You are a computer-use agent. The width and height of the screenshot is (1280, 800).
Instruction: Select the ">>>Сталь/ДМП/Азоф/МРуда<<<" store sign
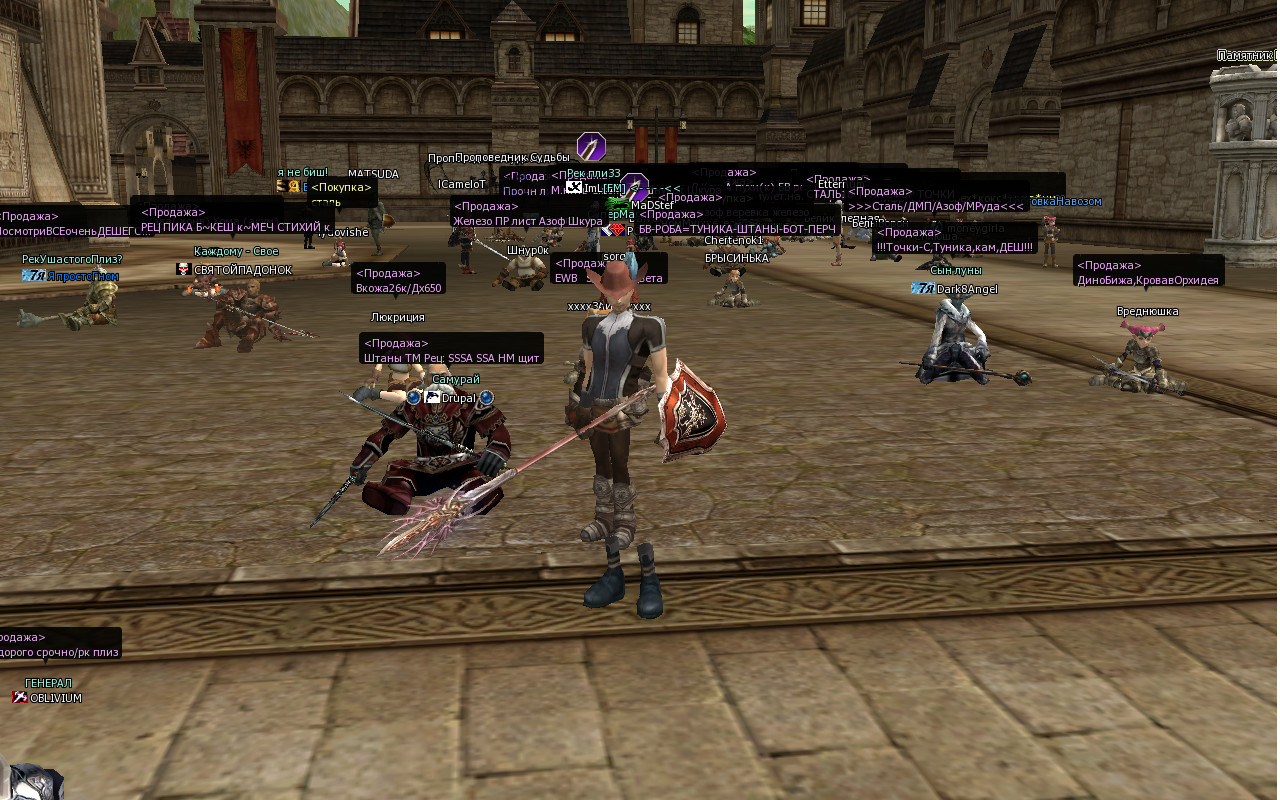(x=936, y=199)
